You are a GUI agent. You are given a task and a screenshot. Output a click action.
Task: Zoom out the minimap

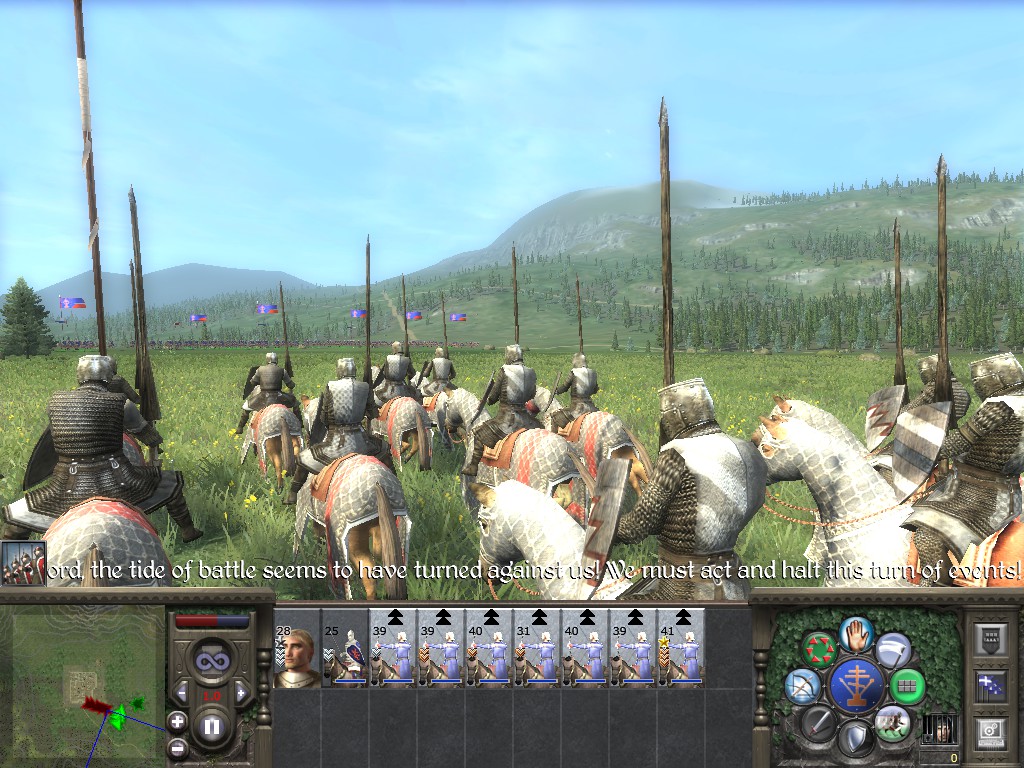(177, 746)
